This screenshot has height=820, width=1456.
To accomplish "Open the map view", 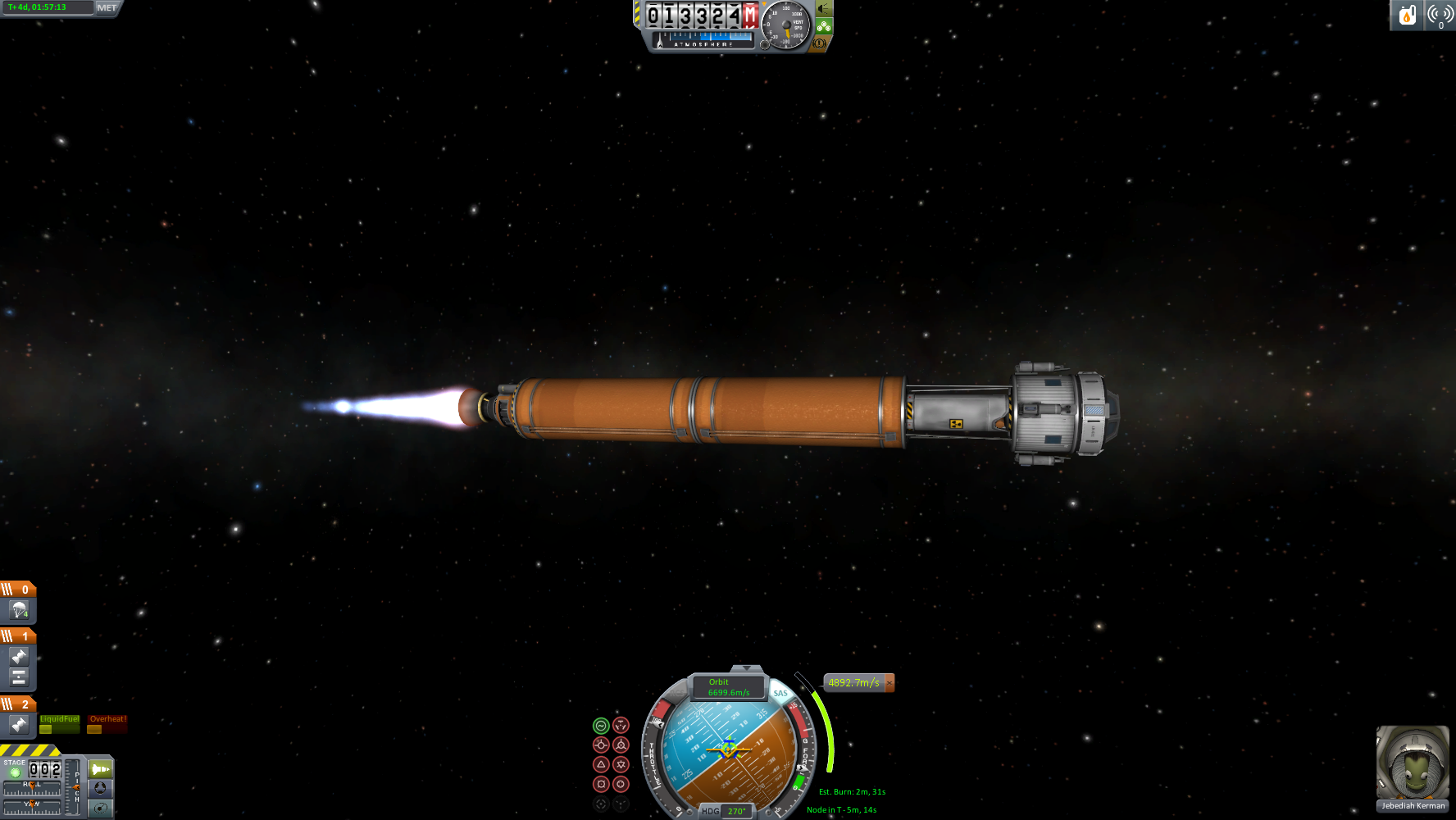I will pyautogui.click(x=100, y=809).
